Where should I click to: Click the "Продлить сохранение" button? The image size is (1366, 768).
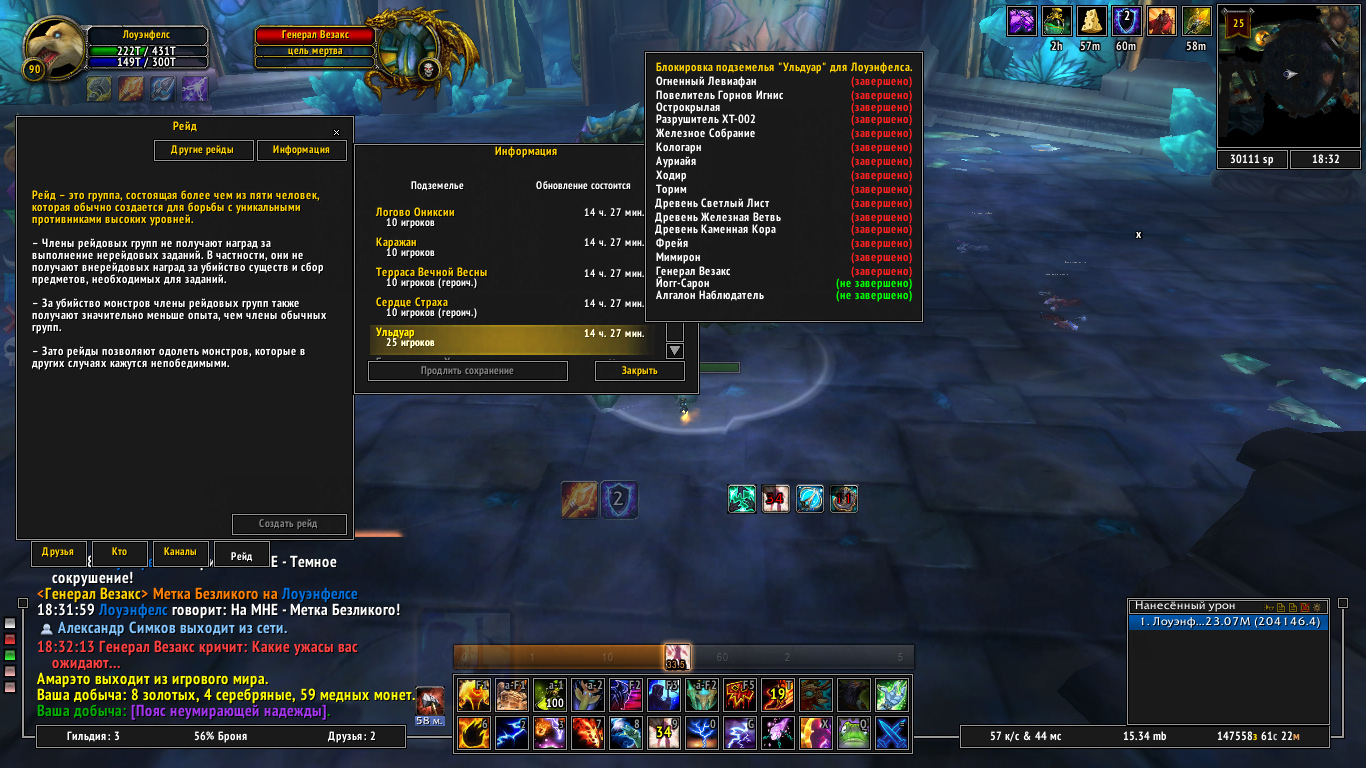click(467, 371)
